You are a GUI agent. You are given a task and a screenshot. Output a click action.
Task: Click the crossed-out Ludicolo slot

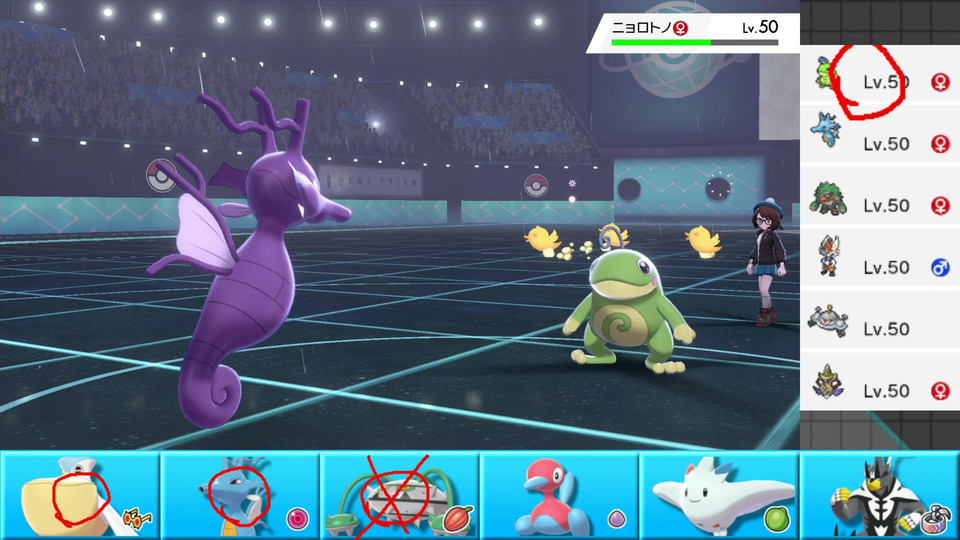pyautogui.click(x=400, y=495)
